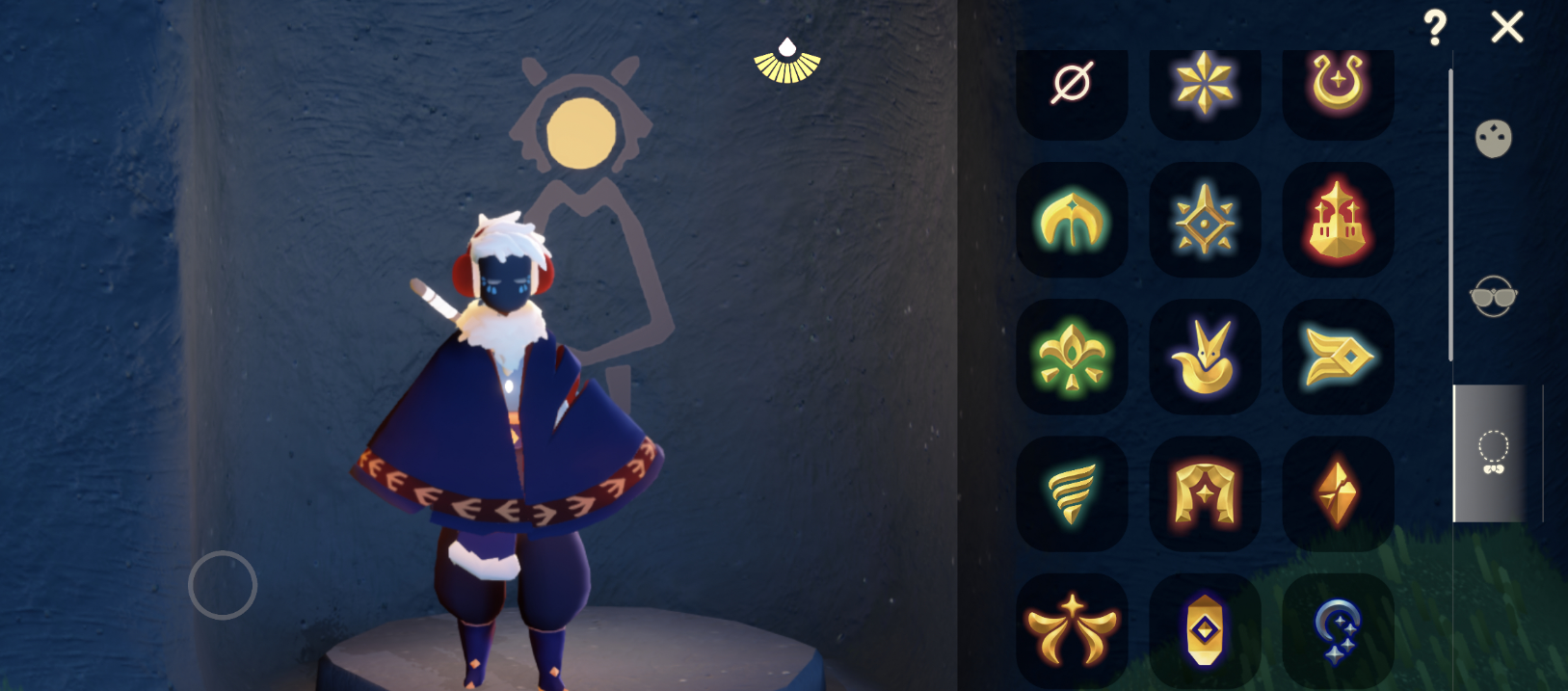Choose the blue crescent moon pendant

(x=1338, y=630)
